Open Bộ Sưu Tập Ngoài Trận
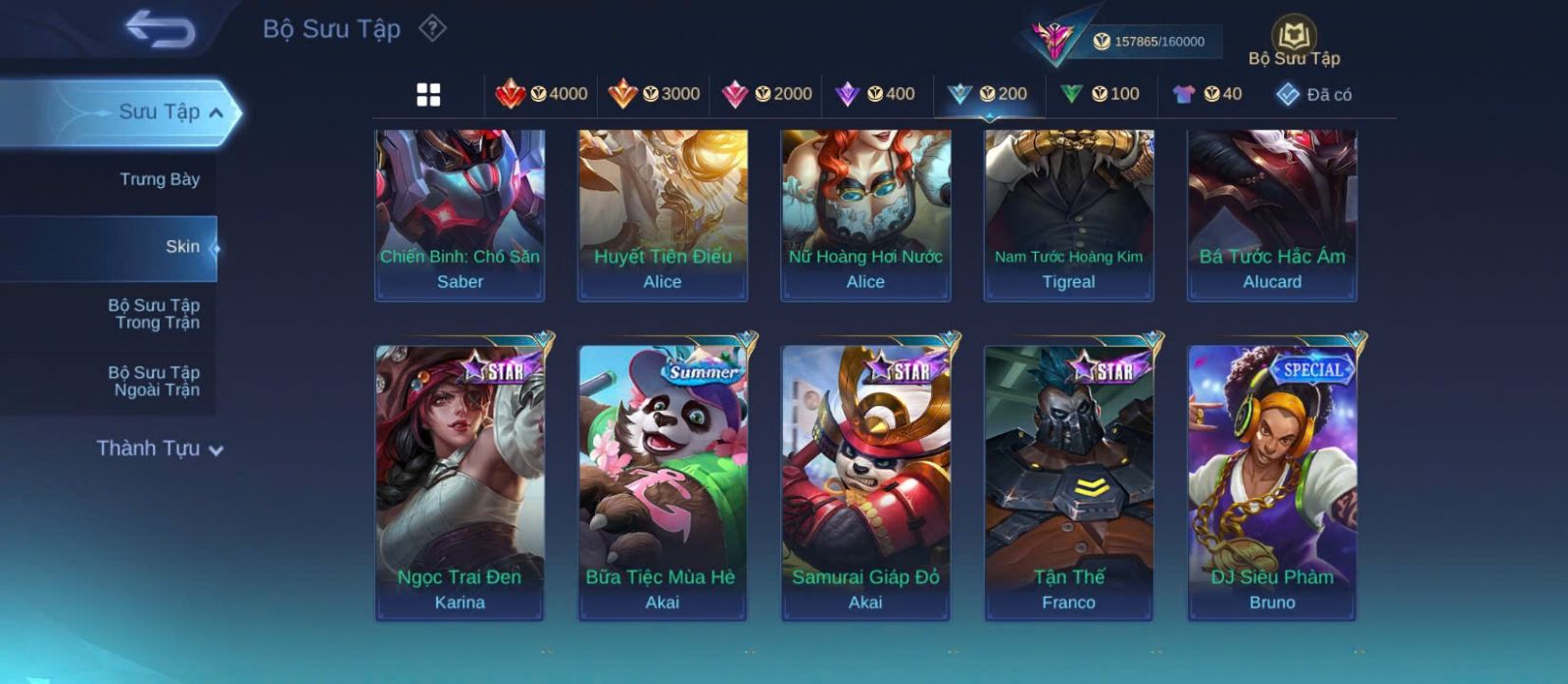This screenshot has width=1568, height=684. click(154, 381)
